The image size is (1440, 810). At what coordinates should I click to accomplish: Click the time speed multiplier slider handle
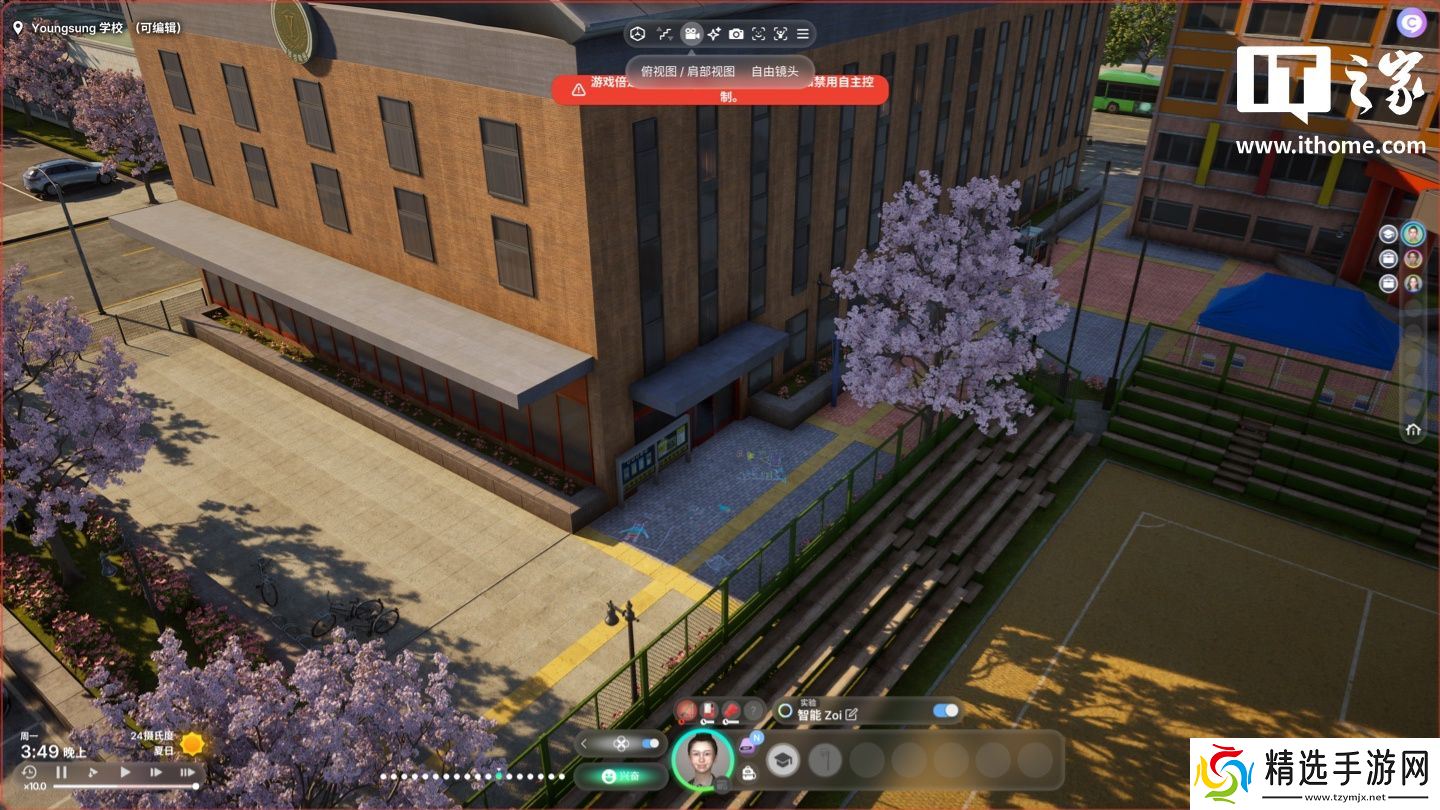tap(195, 787)
